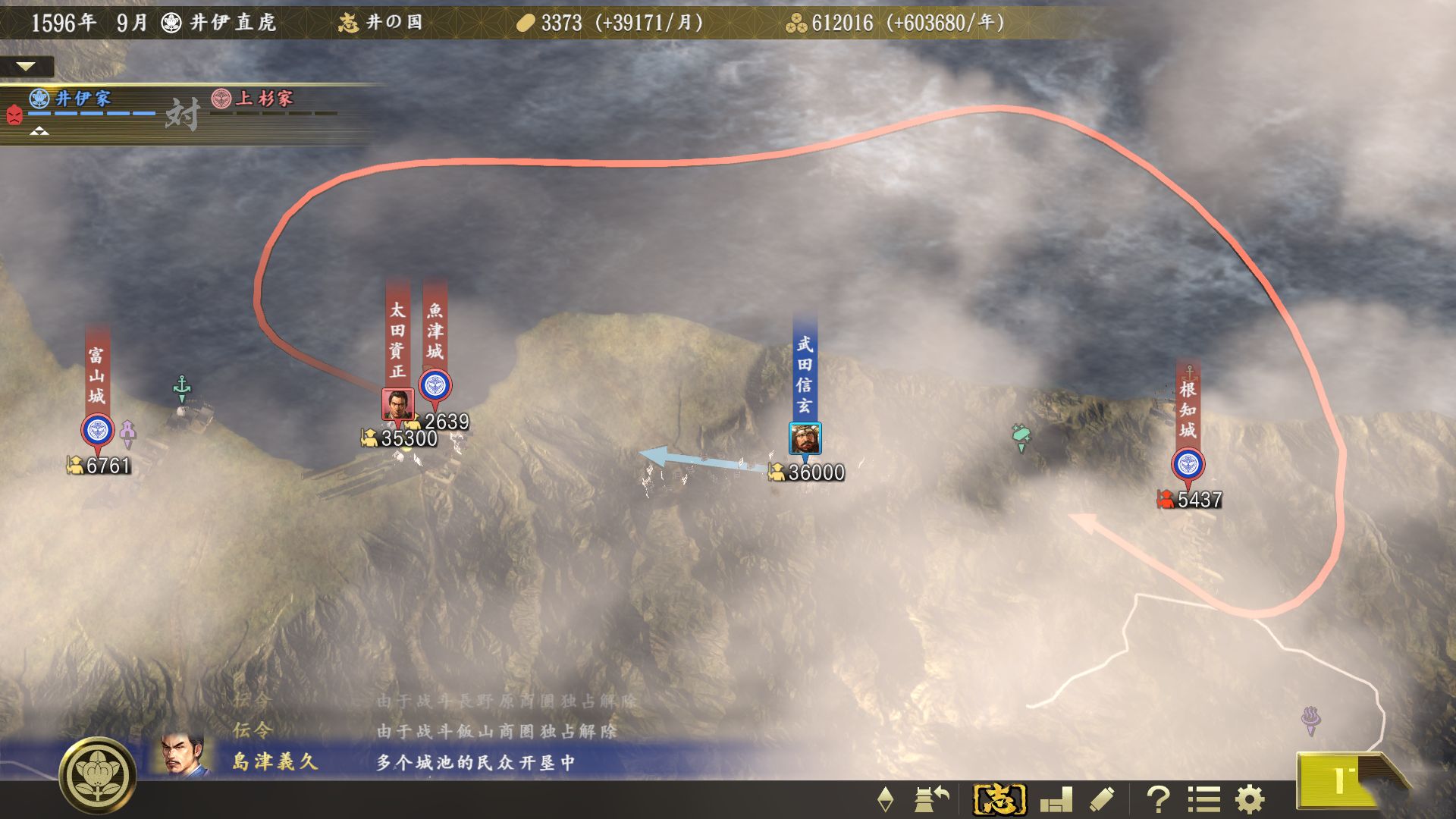
Task: Click the castle return-arrow icon
Action: click(x=932, y=799)
